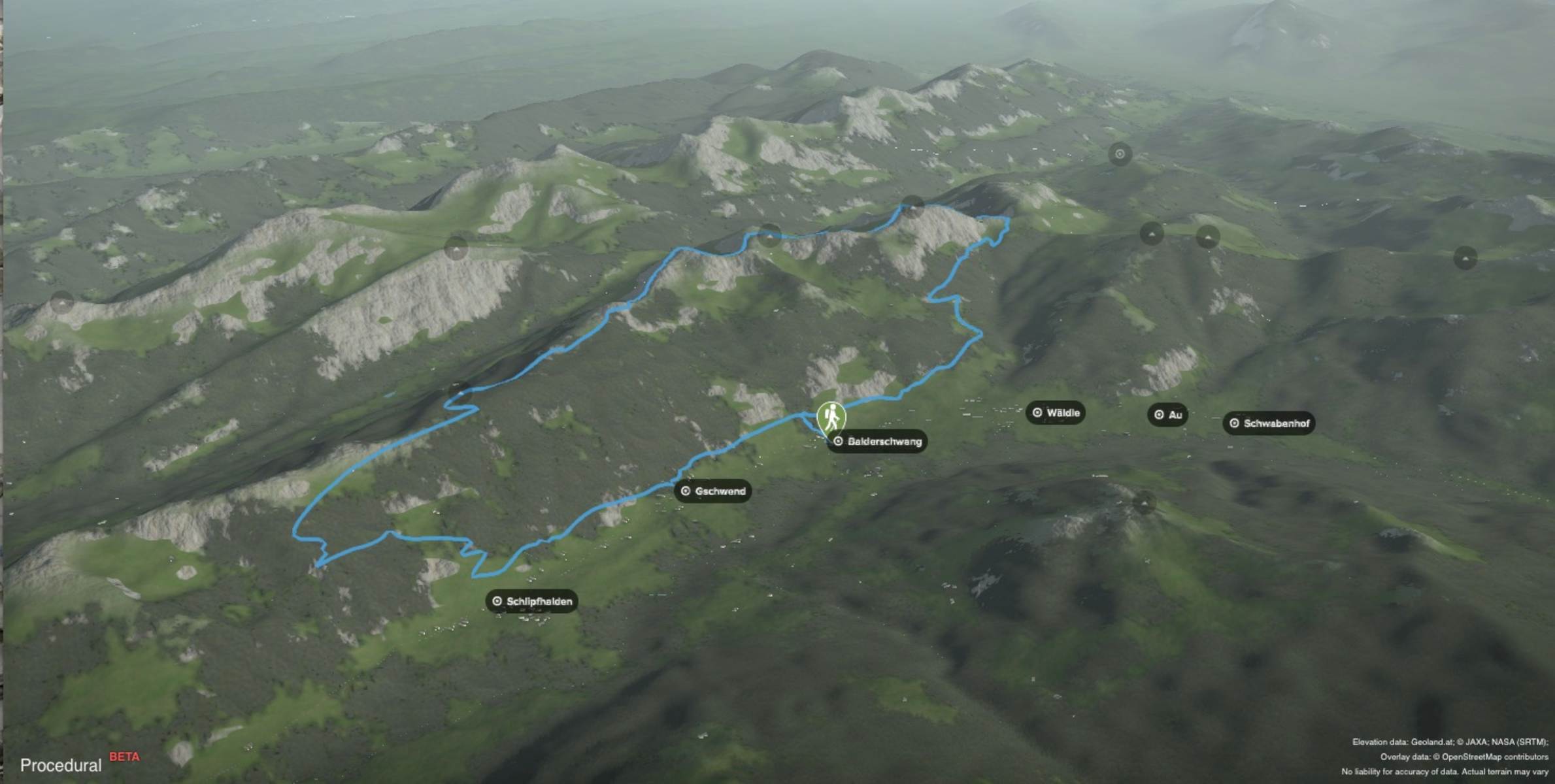Choose the Schlipfhalden place label
Screen dimensions: 1555x784
[x=531, y=601]
